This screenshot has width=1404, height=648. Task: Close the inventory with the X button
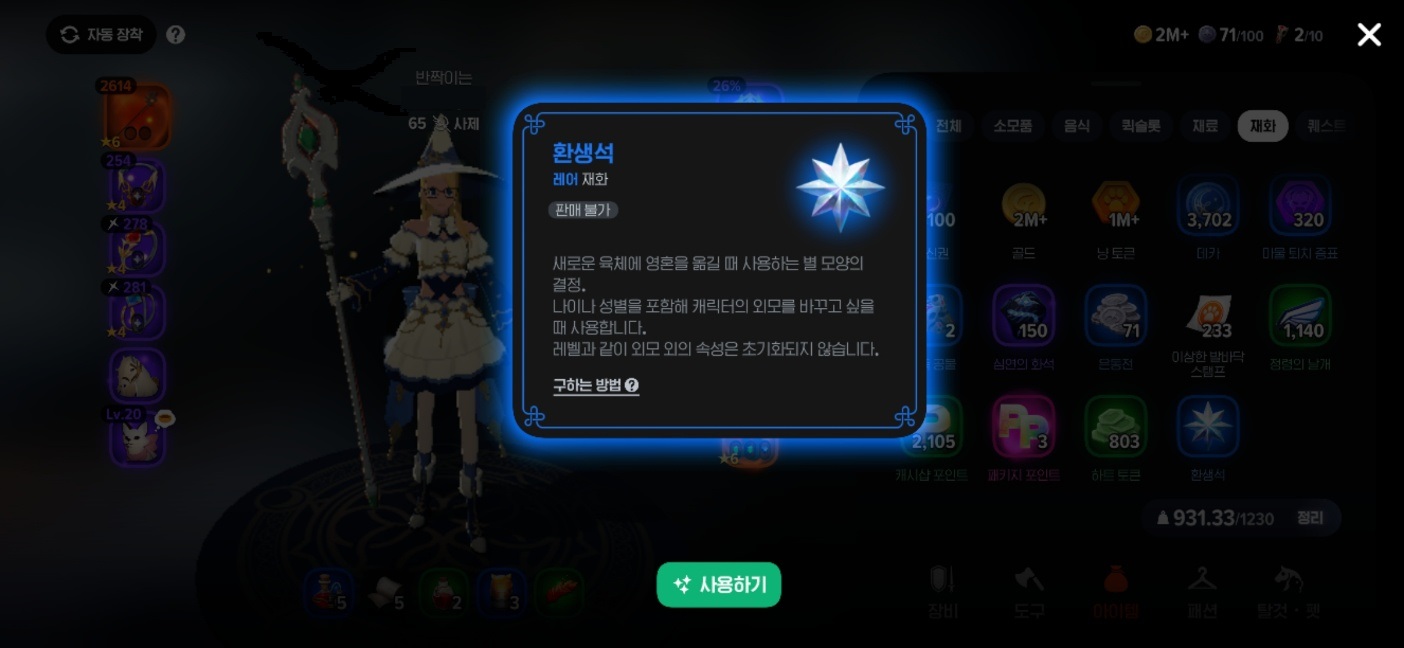click(1368, 35)
